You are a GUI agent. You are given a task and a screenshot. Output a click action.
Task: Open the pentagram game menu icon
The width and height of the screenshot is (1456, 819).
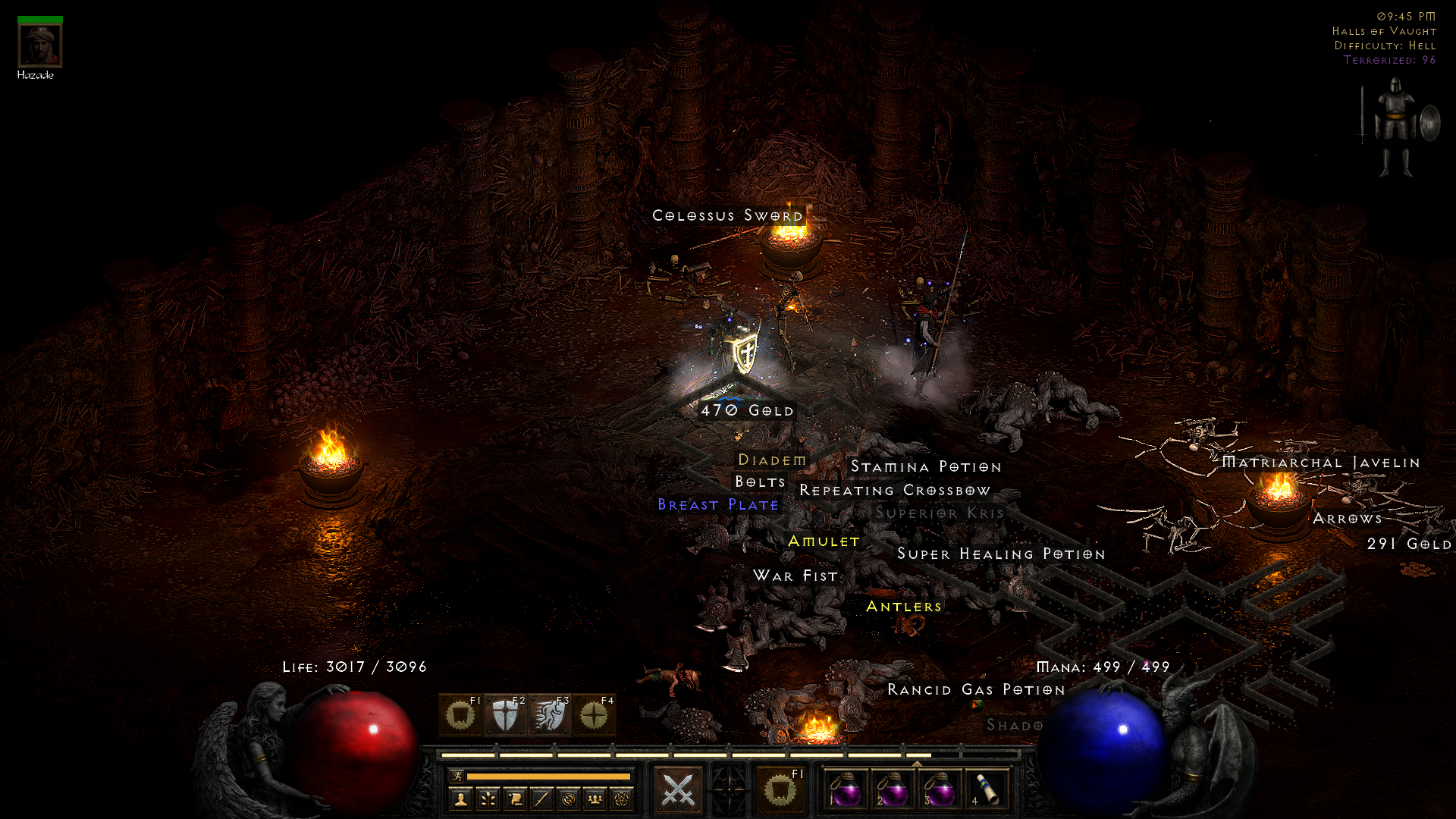pyautogui.click(x=620, y=801)
